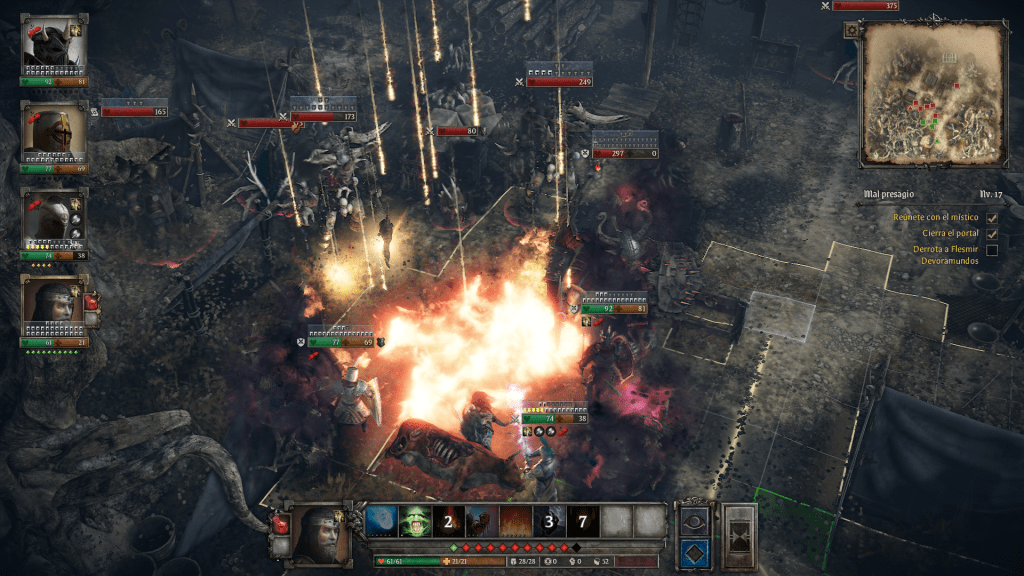Viewport: 1024px width, 576px height.
Task: Select the gold-visored knight party portrait
Action: pyautogui.click(x=54, y=130)
